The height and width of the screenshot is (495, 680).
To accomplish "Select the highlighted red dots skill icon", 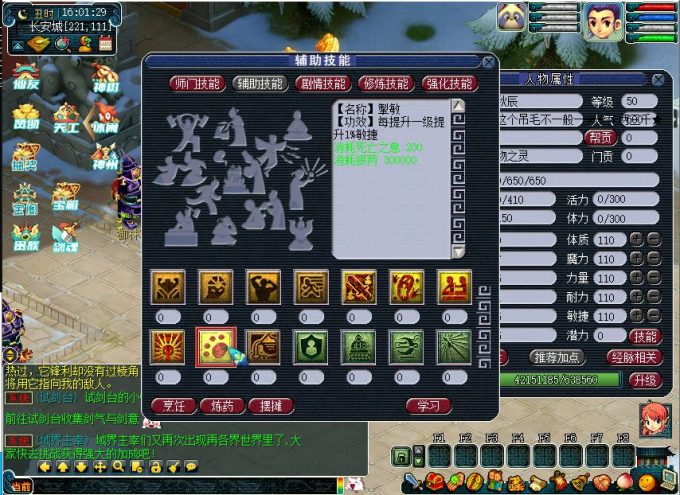I will click(216, 346).
